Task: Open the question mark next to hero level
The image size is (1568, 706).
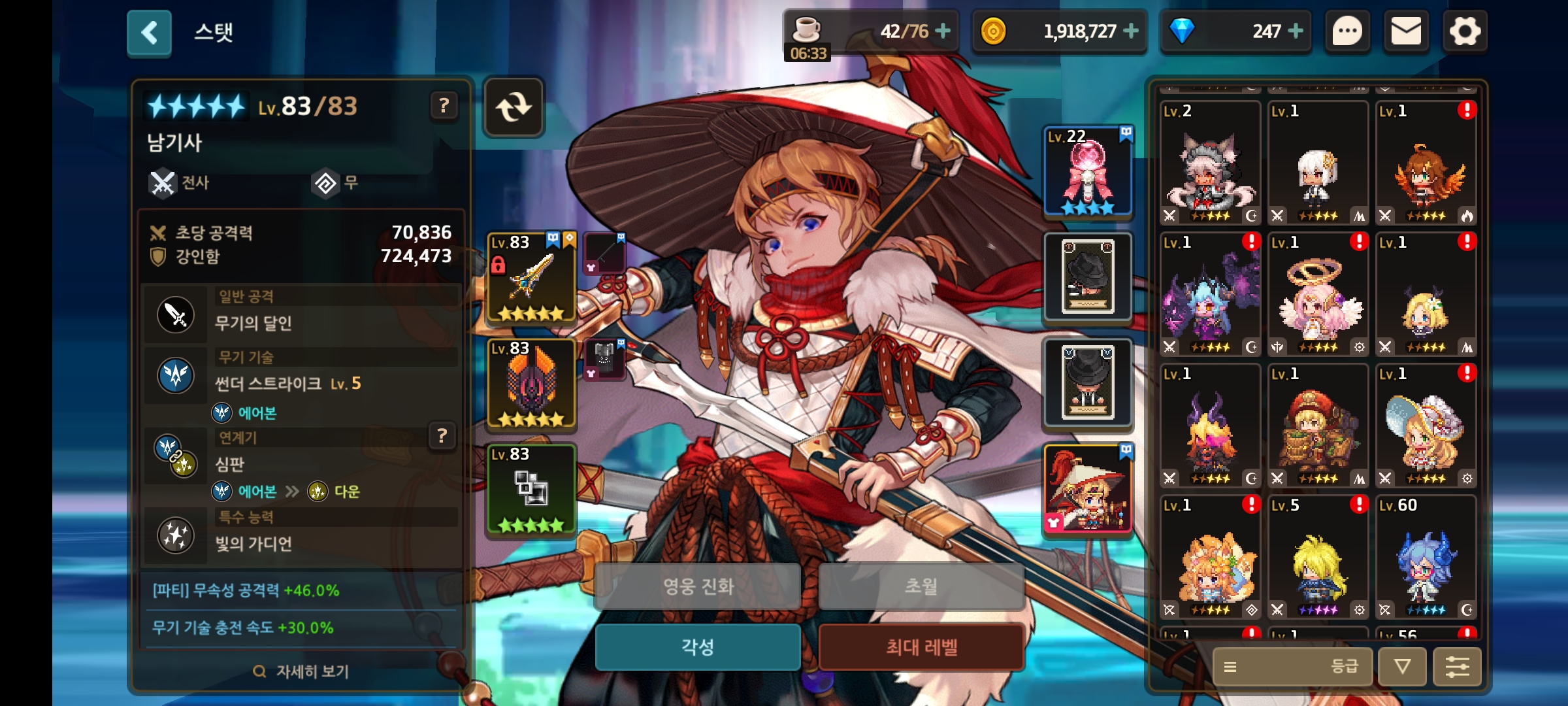Action: 444,105
